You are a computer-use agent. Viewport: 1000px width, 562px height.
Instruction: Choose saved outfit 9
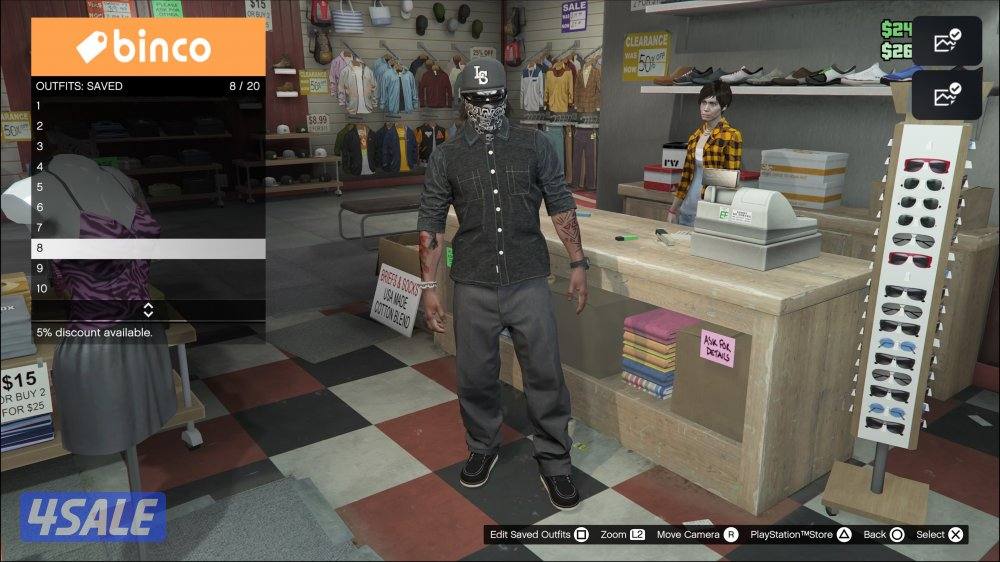148,269
